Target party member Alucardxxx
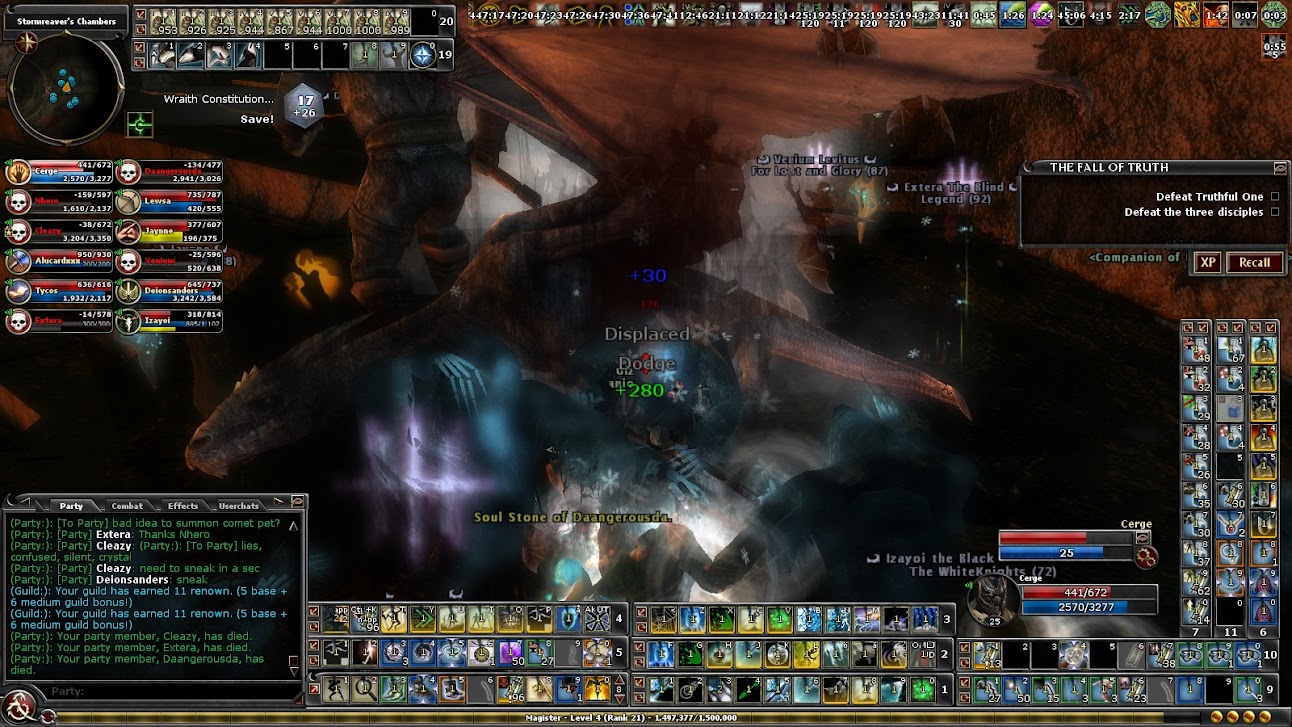 coord(59,262)
